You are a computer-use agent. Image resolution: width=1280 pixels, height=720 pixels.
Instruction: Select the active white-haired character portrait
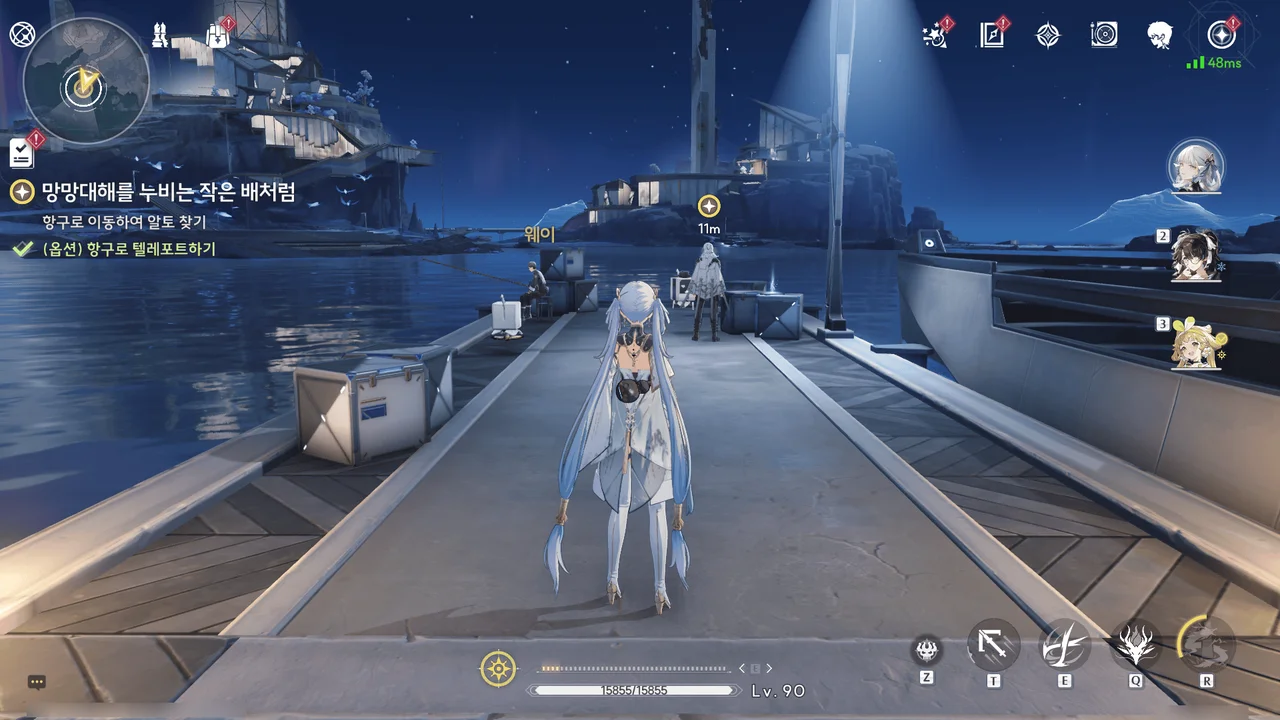1196,167
